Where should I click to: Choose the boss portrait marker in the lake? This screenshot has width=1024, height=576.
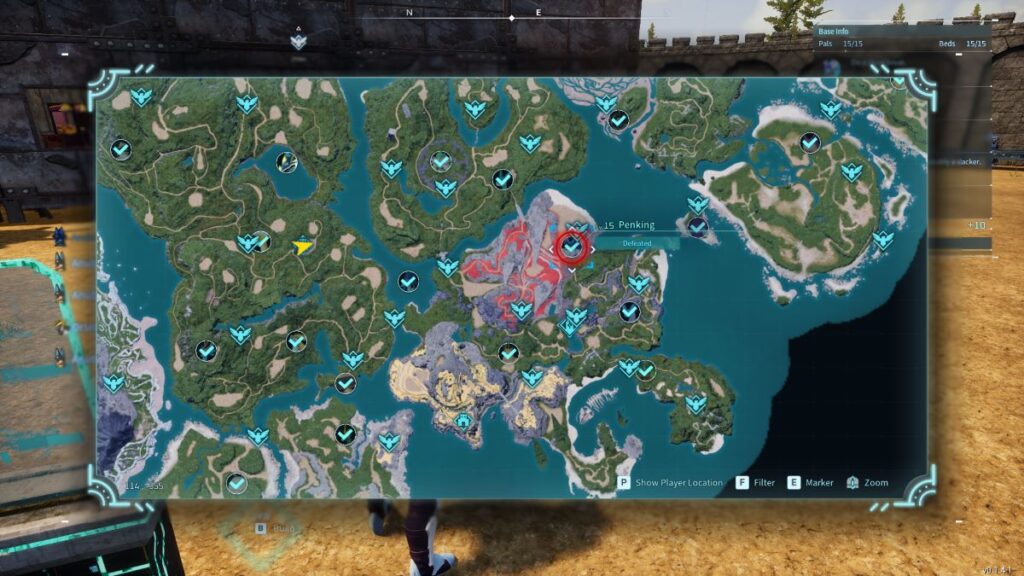pos(287,161)
